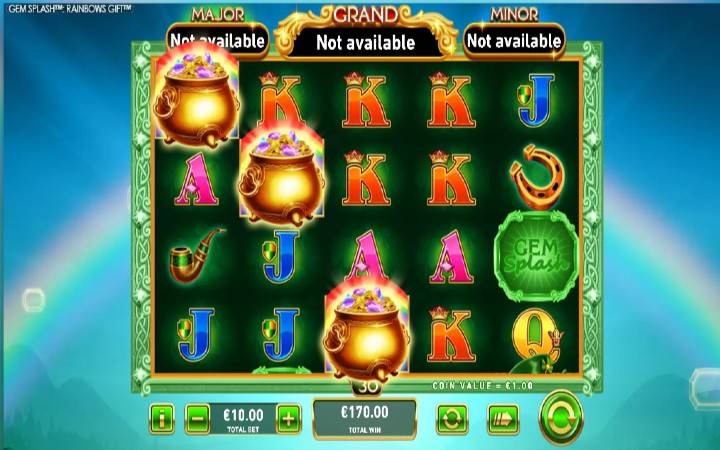
Task: Decrease total bet with minus button
Action: [198, 418]
